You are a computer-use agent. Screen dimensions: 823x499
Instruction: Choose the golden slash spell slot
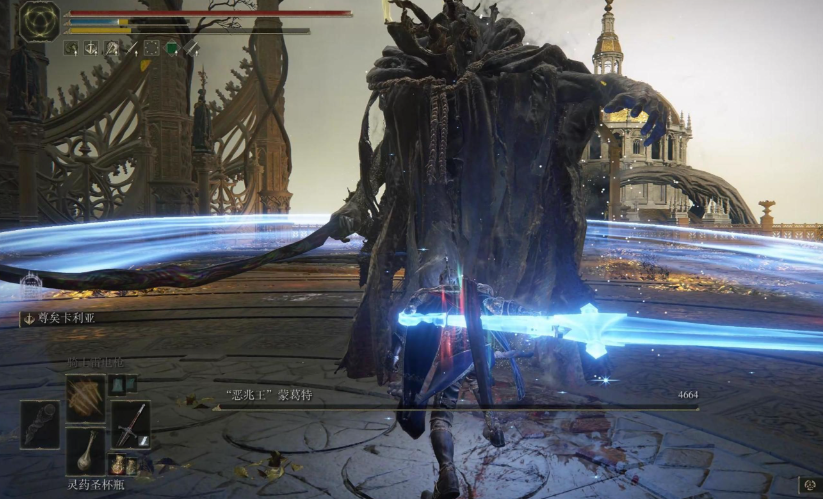coord(86,398)
